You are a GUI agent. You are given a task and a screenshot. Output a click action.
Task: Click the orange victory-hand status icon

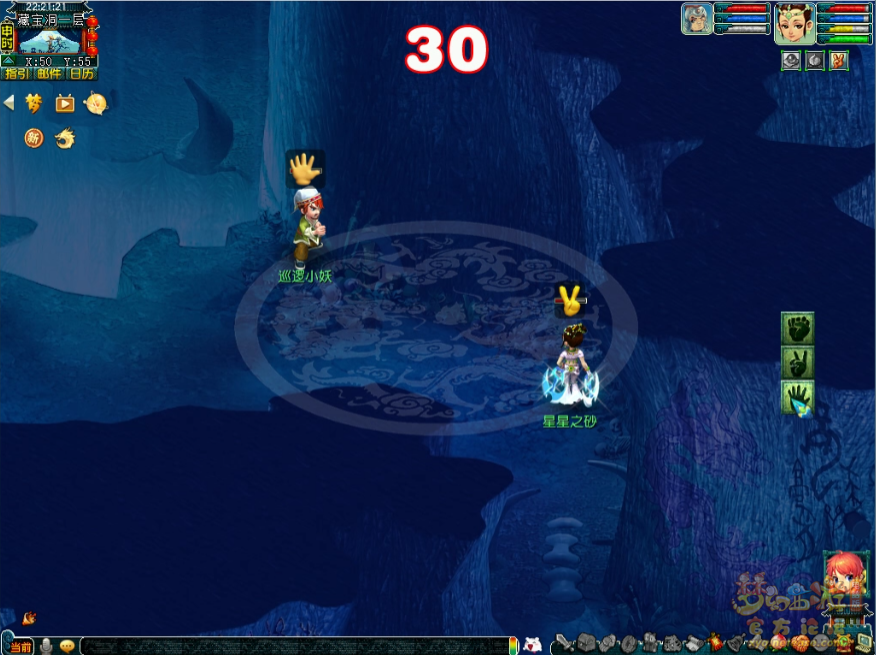[x=839, y=60]
